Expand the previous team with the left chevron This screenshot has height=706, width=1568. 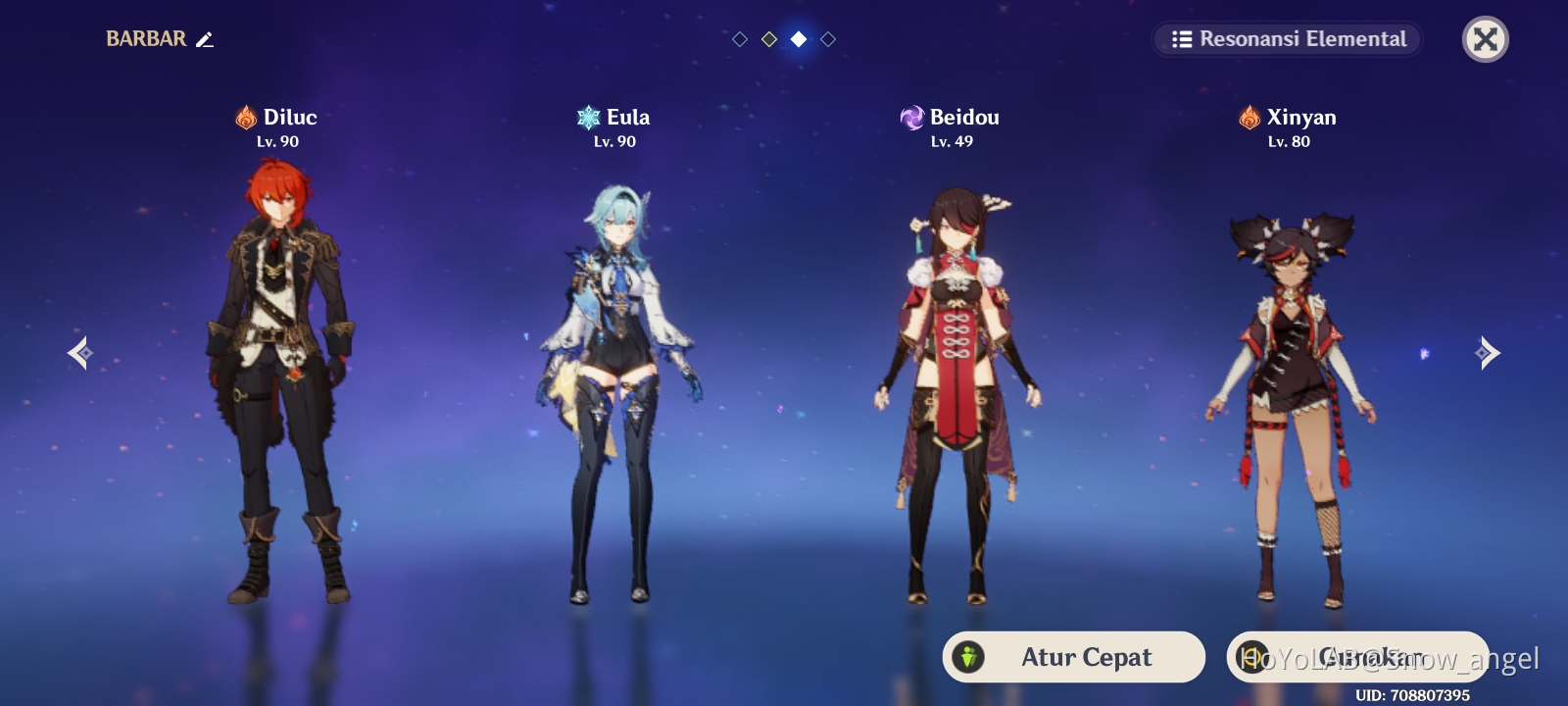coord(78,353)
